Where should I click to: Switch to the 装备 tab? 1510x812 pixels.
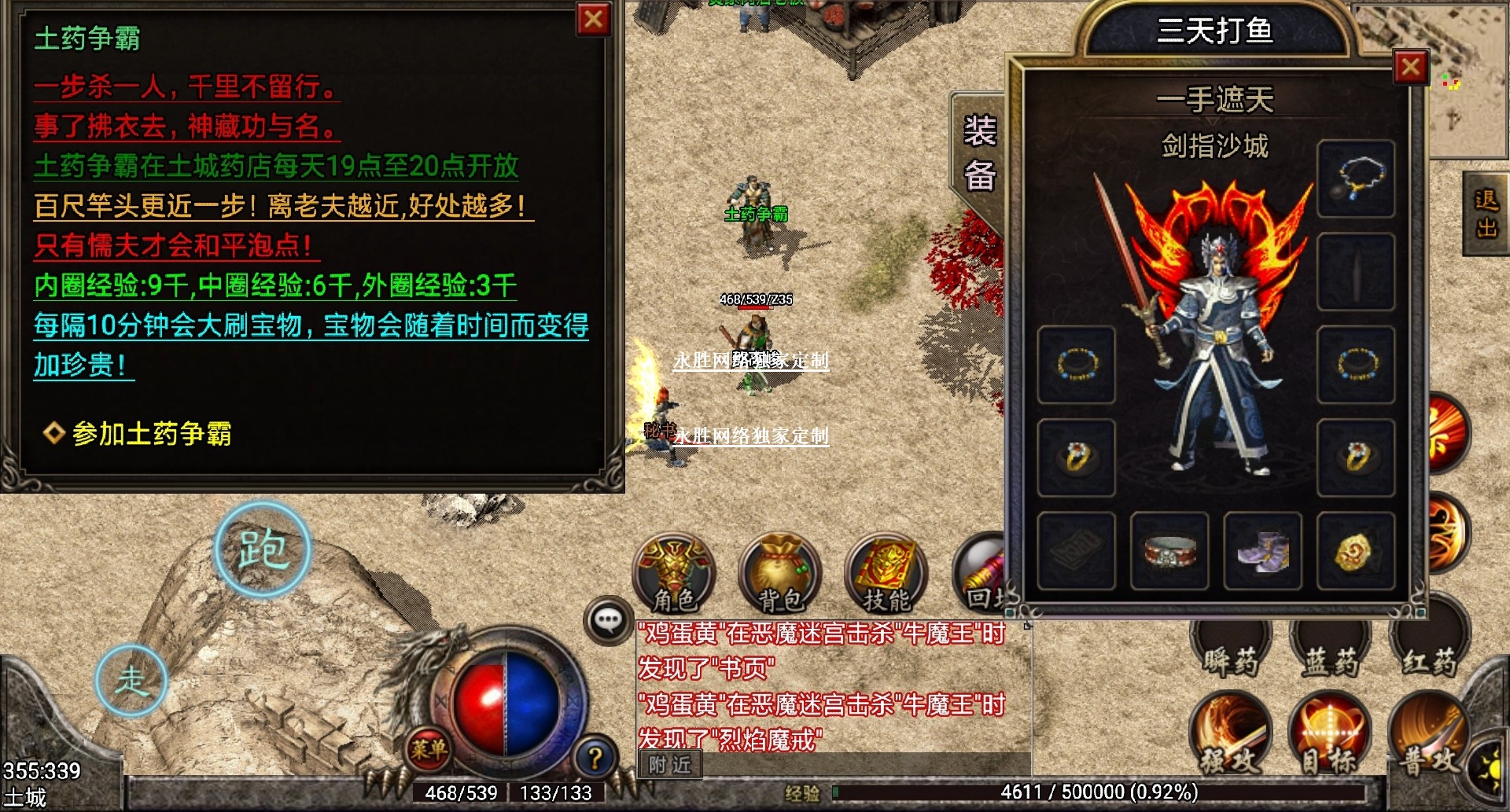point(979,153)
